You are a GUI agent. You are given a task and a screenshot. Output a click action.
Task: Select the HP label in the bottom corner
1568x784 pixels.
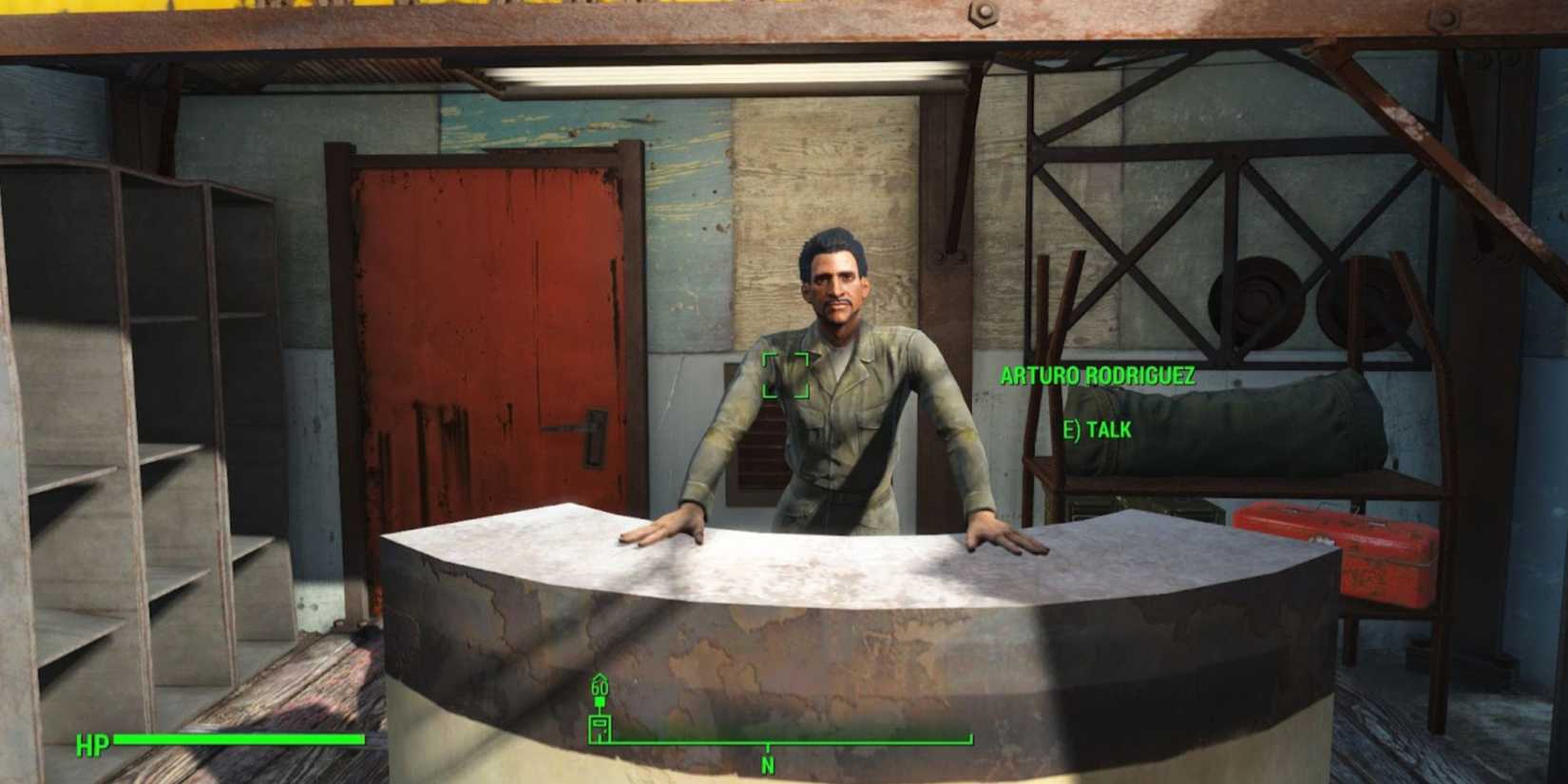pyautogui.click(x=92, y=743)
